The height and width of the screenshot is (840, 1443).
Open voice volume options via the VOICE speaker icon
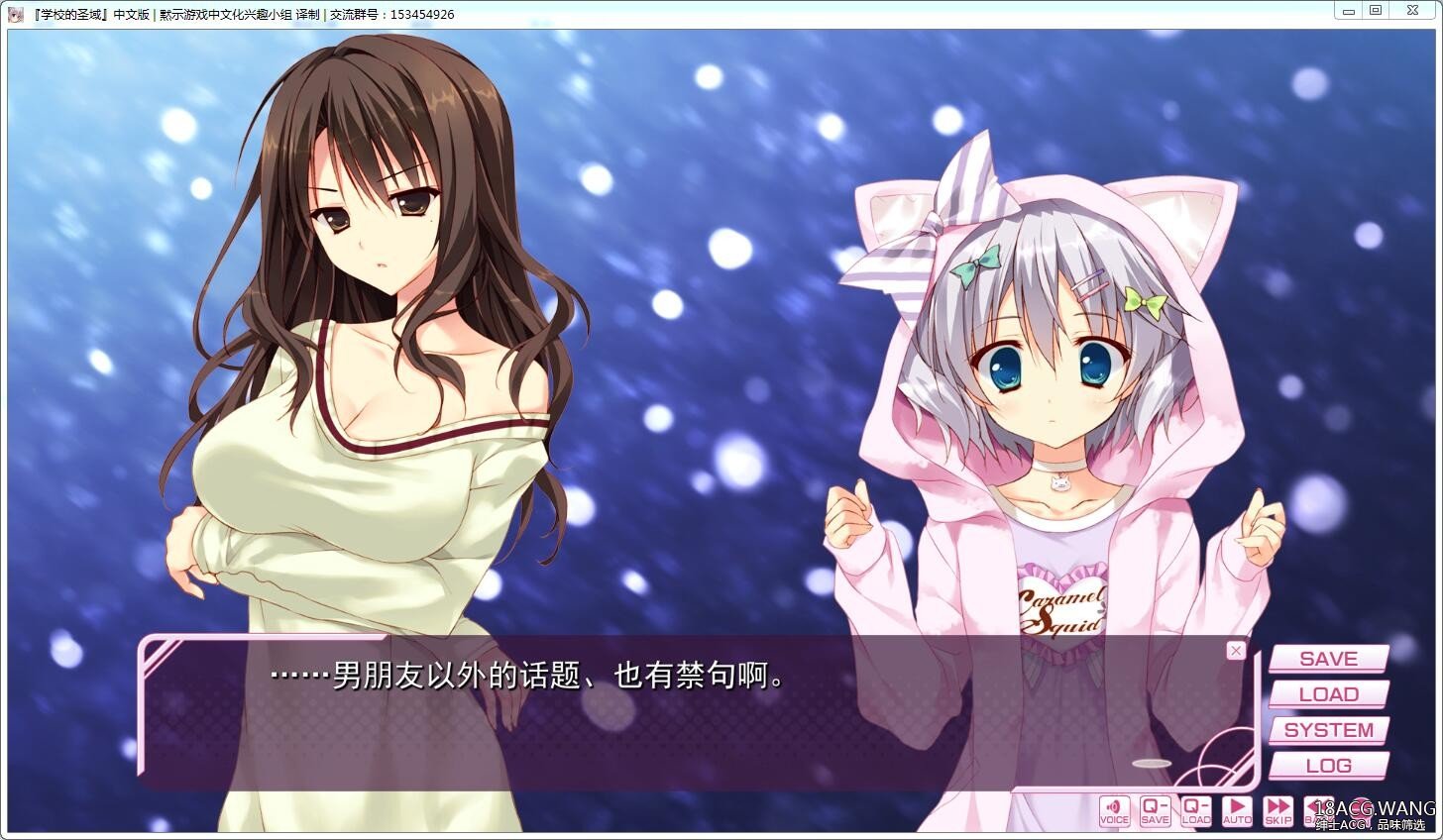tap(1114, 810)
